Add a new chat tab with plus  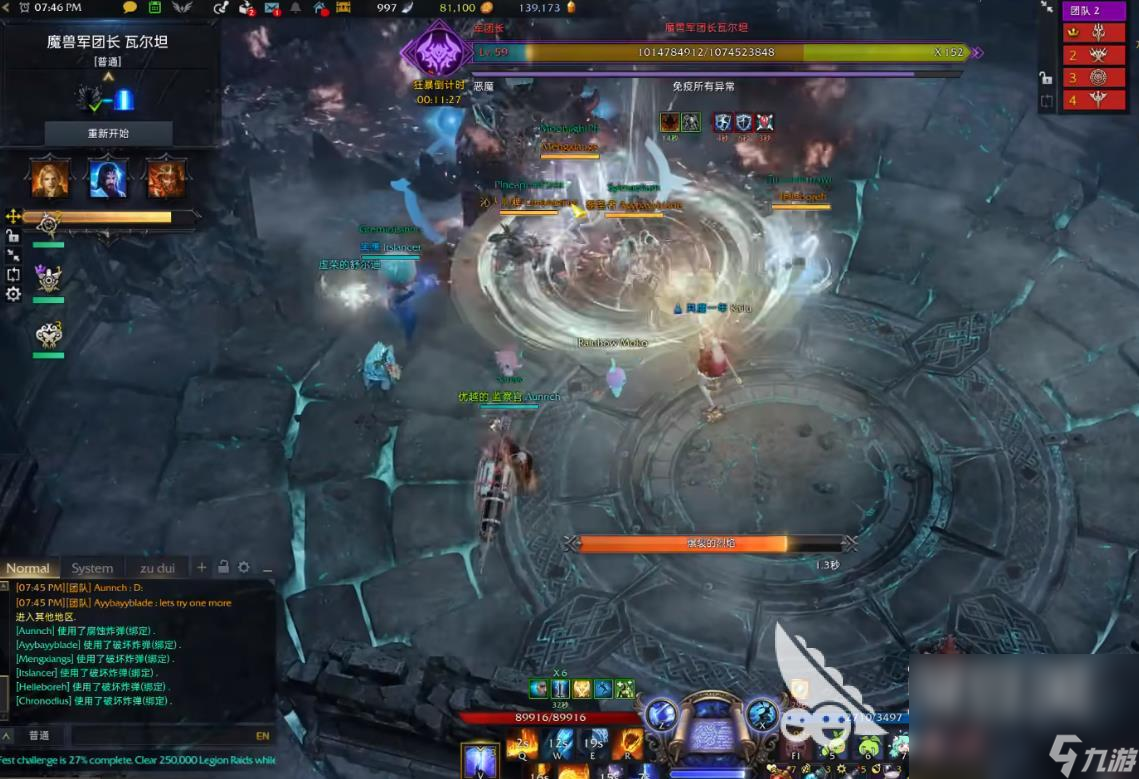[x=201, y=567]
